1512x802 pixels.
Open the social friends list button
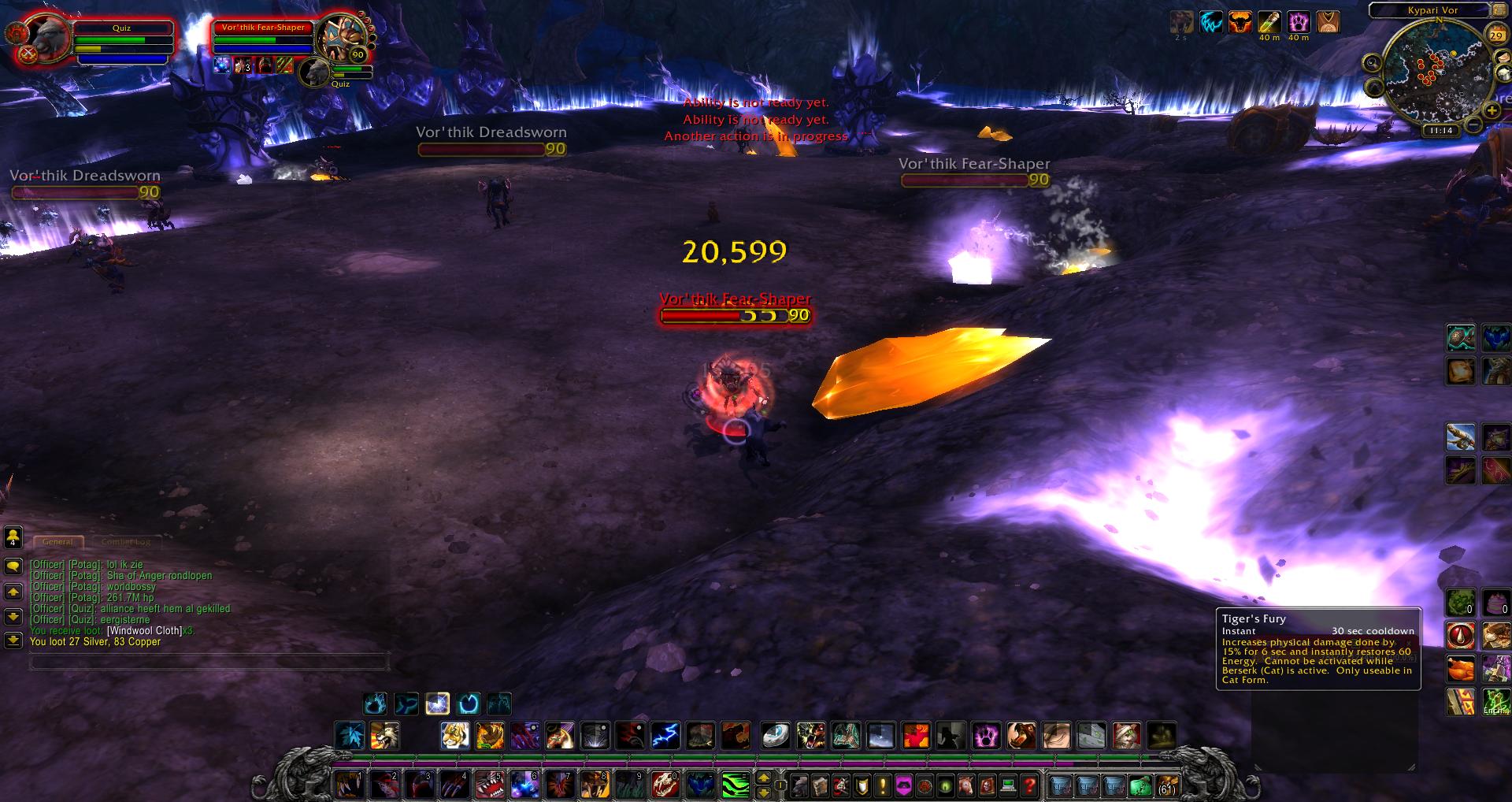pyautogui.click(x=13, y=538)
